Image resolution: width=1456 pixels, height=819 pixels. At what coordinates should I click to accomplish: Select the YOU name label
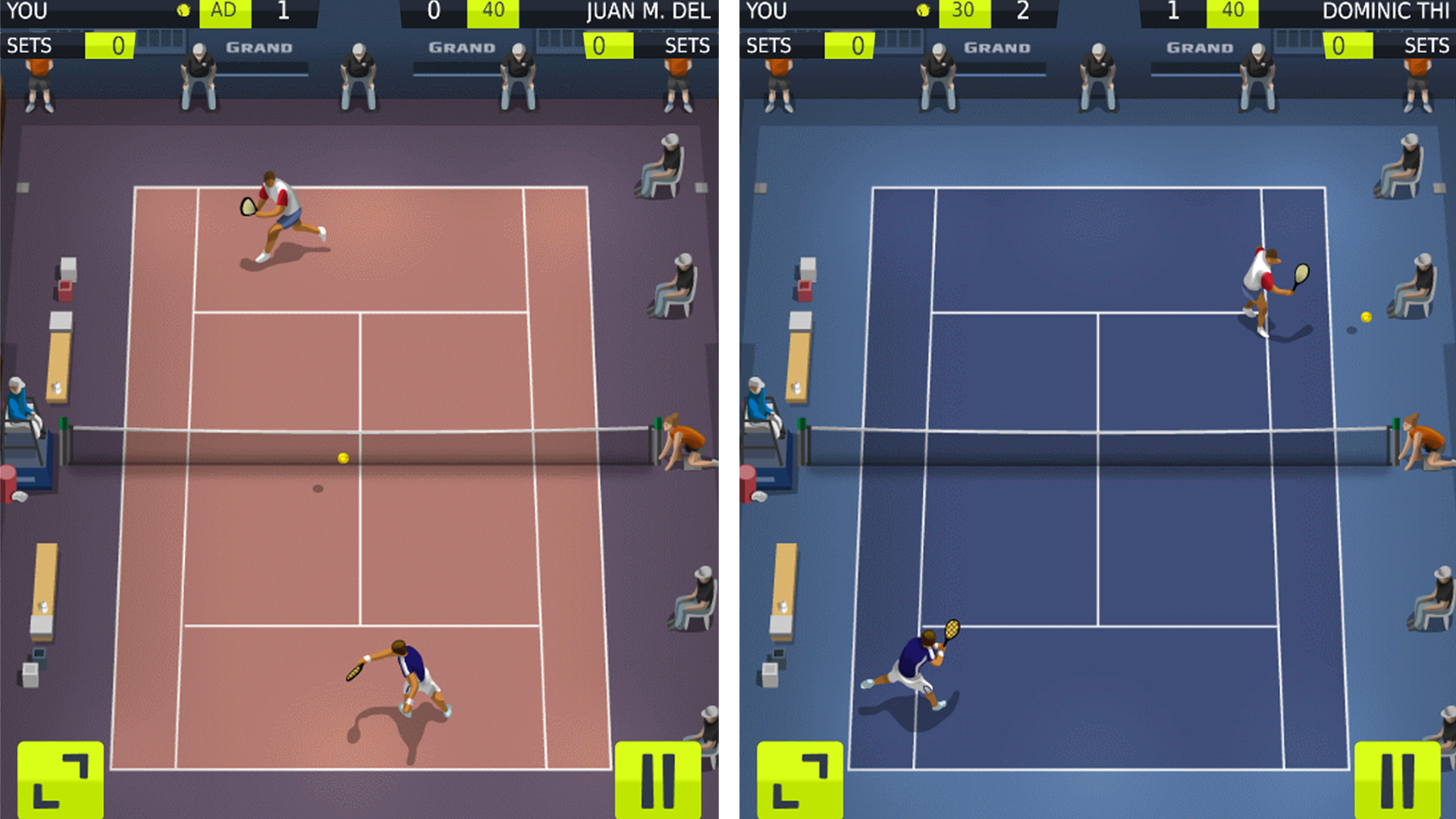[25, 11]
